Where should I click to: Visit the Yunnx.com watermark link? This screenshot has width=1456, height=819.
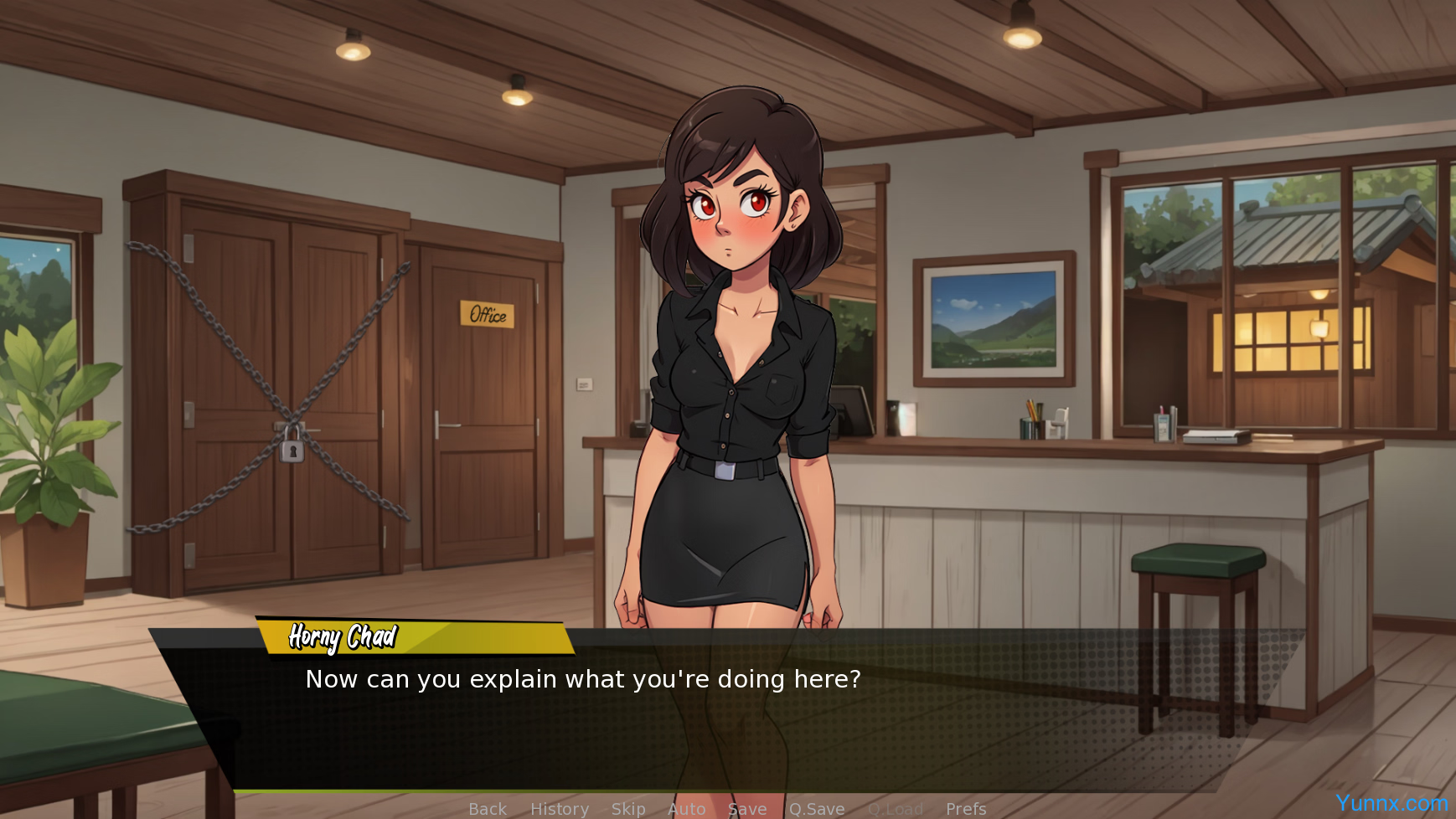click(x=1391, y=803)
